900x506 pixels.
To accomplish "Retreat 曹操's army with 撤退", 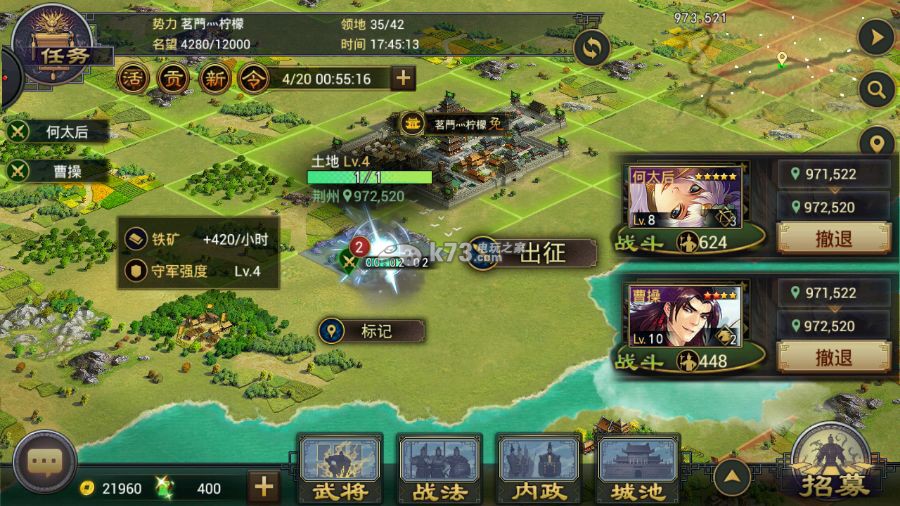I will click(x=833, y=357).
